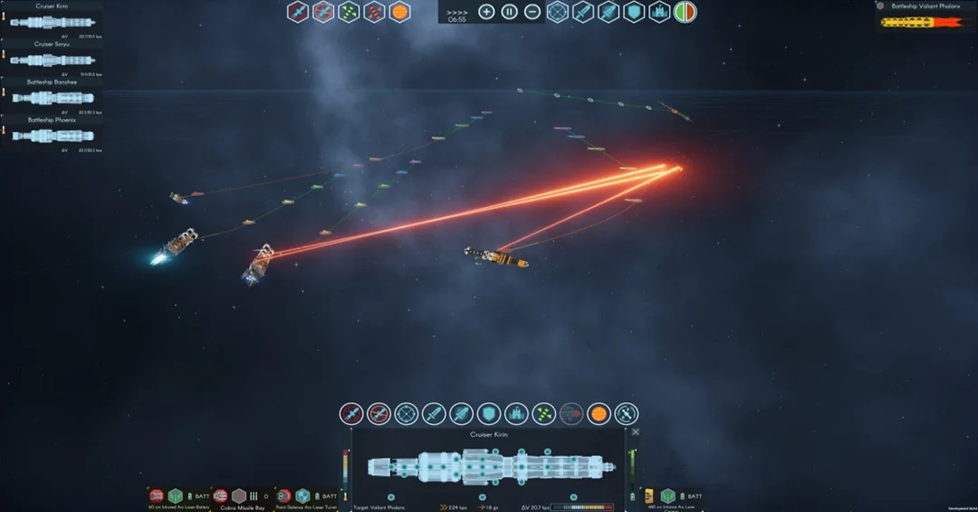Slow down time with the minus button
This screenshot has width=978, height=512.
[x=533, y=12]
